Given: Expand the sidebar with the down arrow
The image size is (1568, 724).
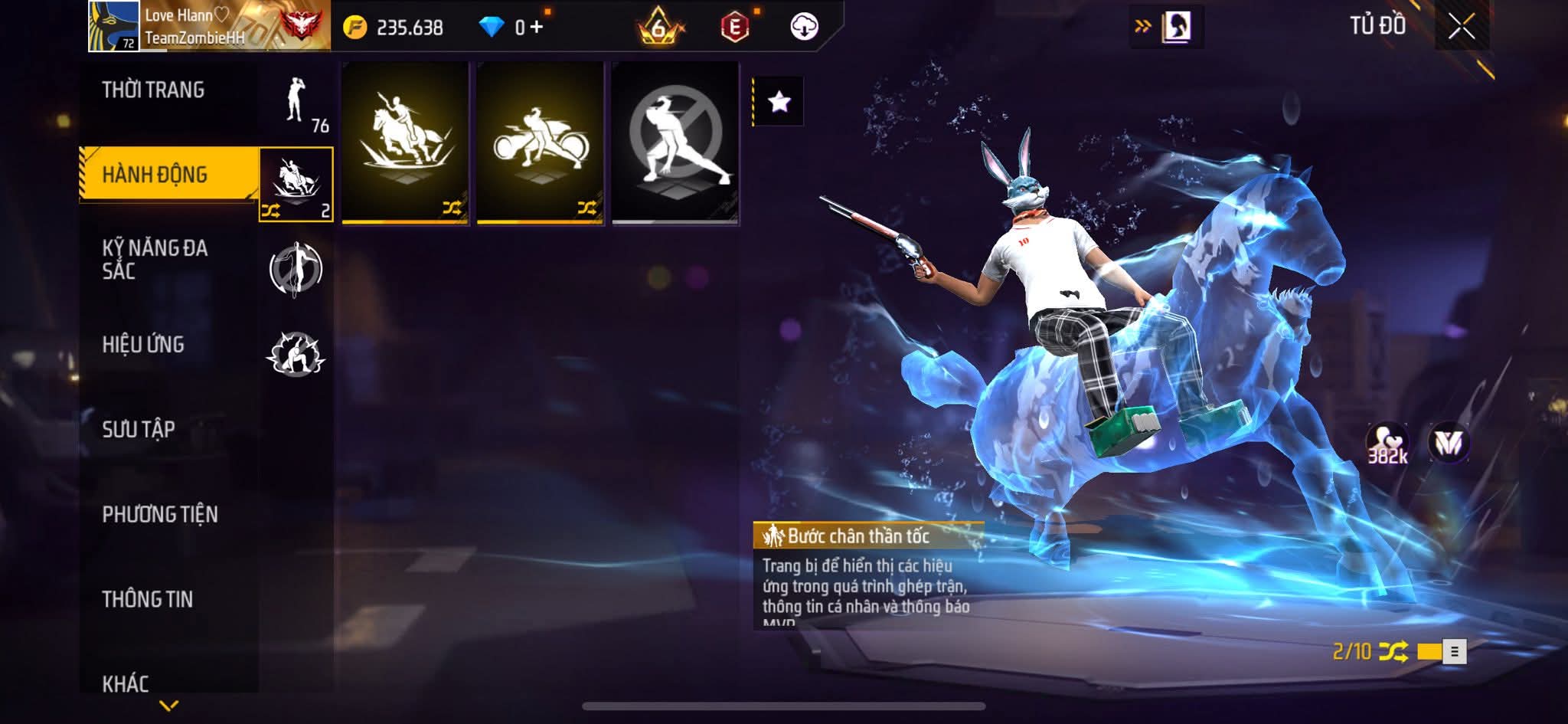Looking at the screenshot, I should (x=169, y=705).
